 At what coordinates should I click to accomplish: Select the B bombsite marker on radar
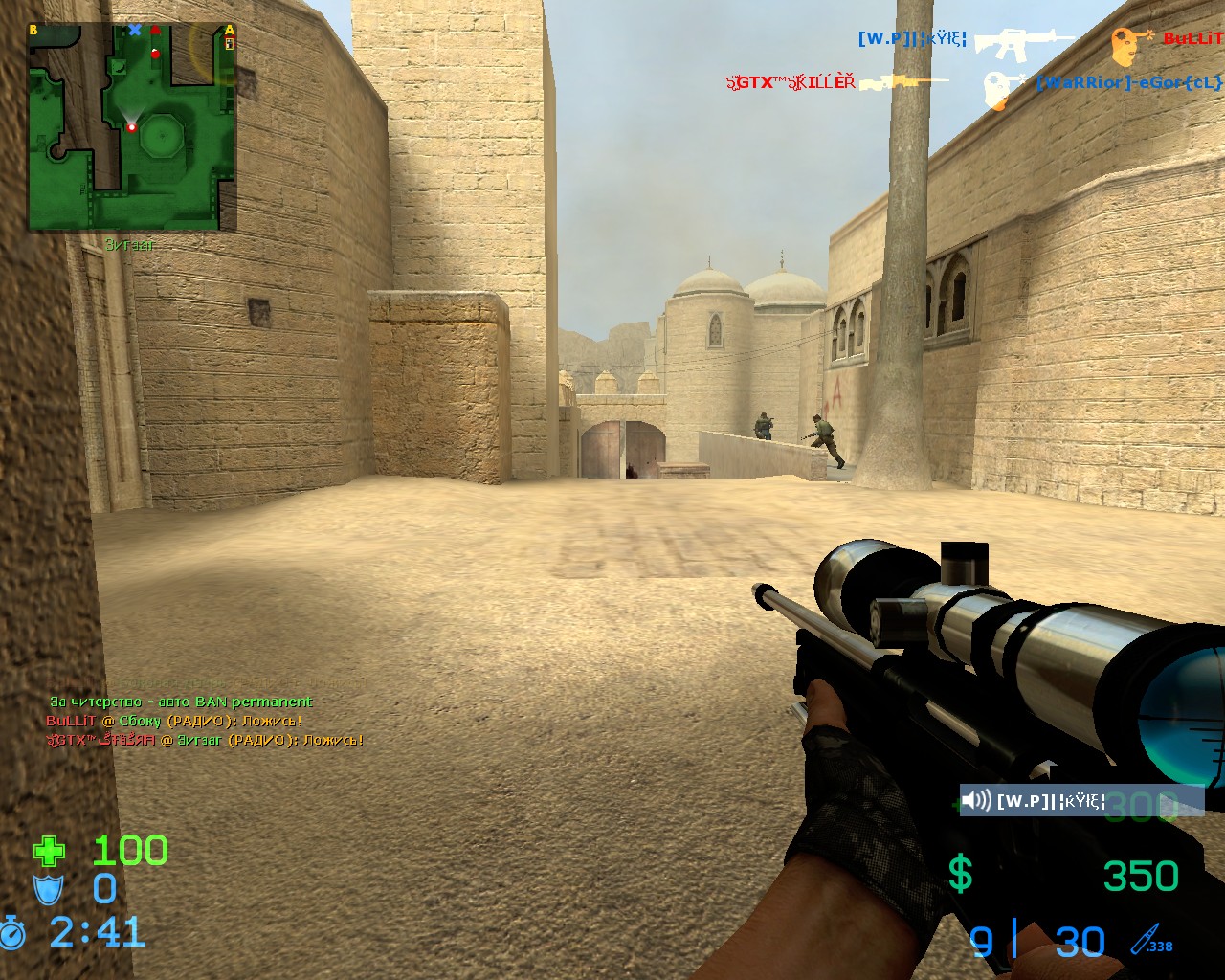pyautogui.click(x=33, y=31)
